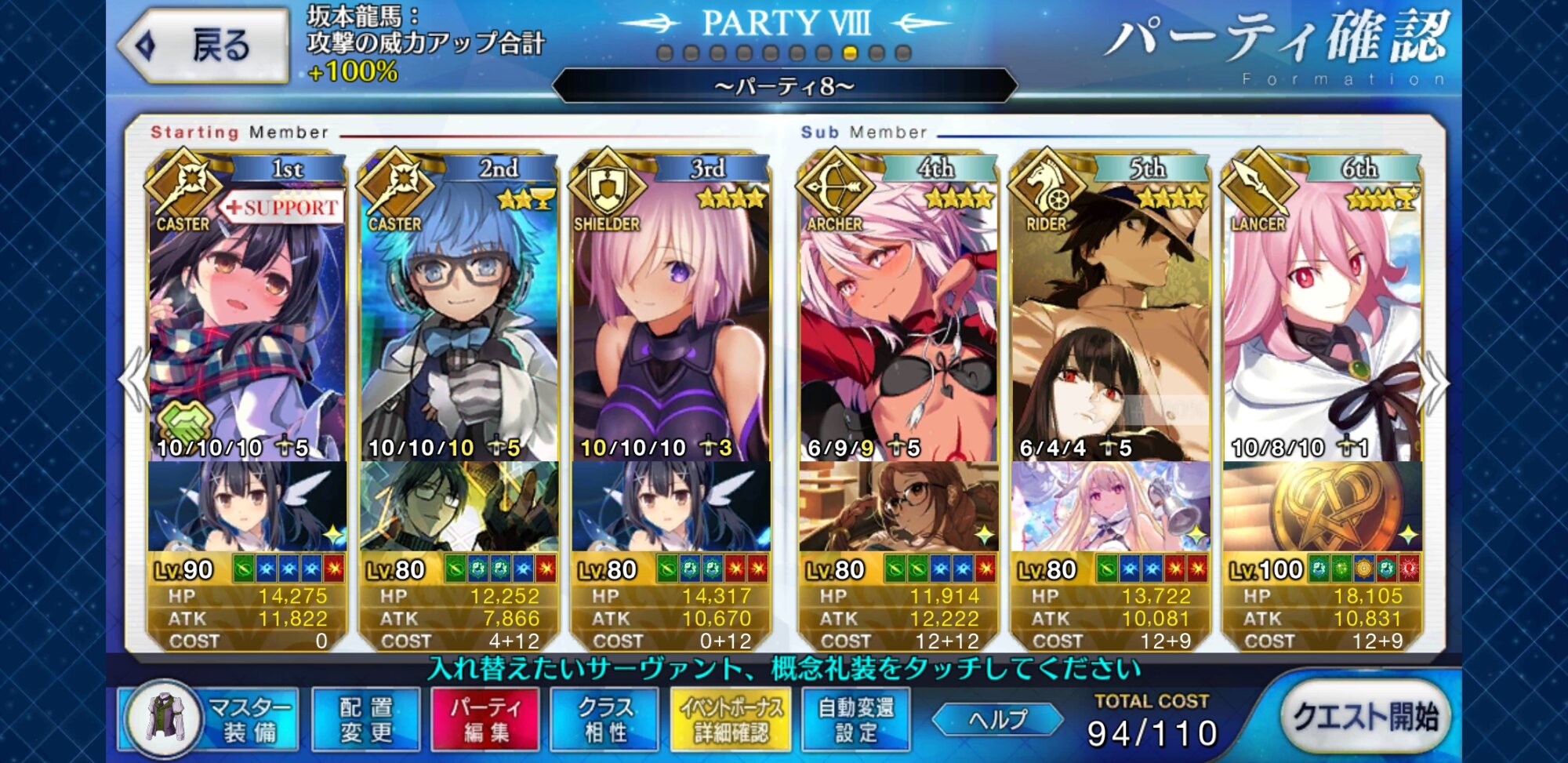1568x763 pixels.
Task: Select the 6th slot Lancer card
Action: tap(1322, 329)
